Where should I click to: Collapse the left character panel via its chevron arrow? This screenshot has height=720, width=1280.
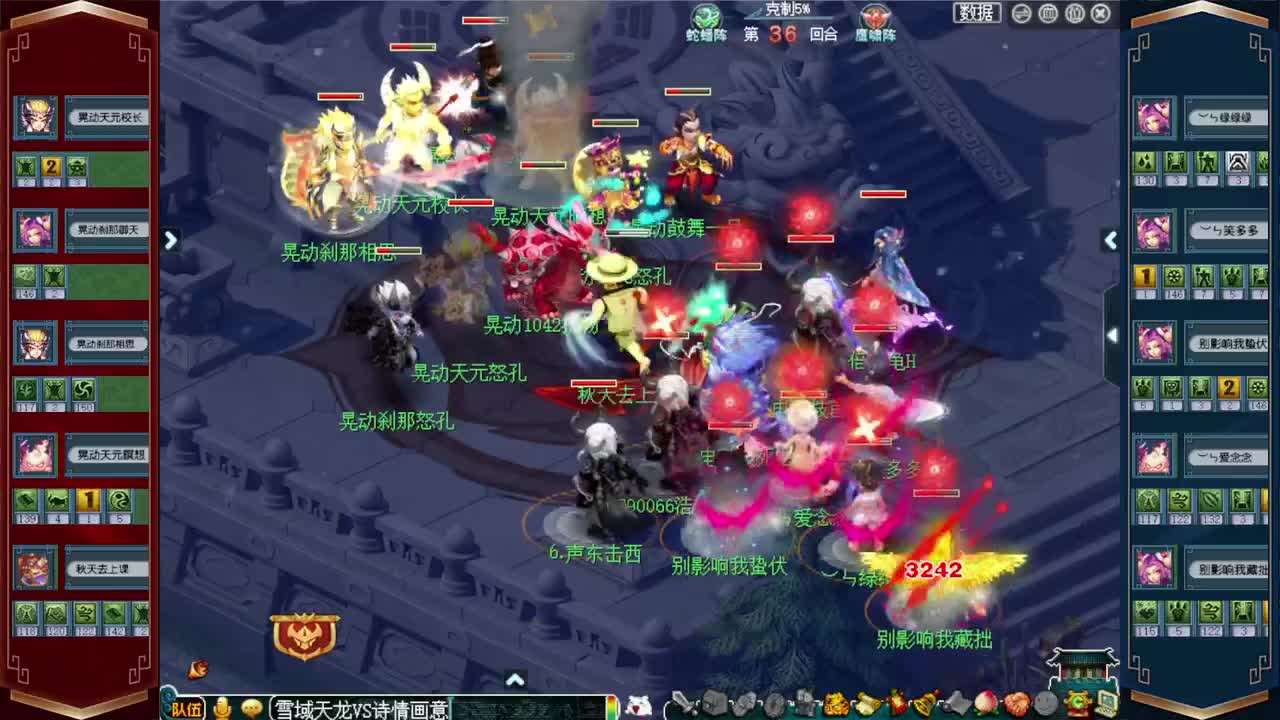pos(171,241)
